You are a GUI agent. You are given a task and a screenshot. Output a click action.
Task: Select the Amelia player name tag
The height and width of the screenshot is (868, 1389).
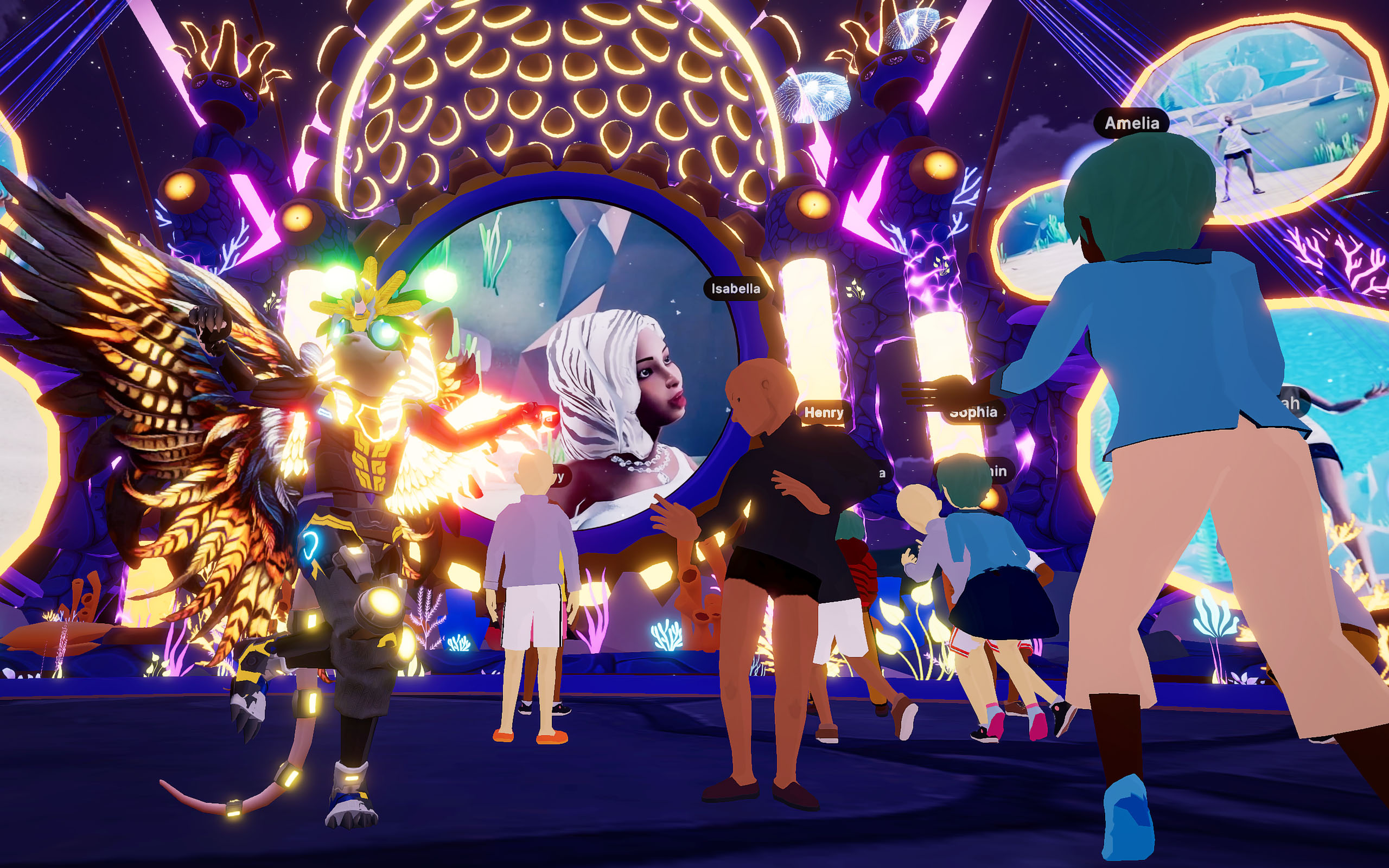(x=1131, y=123)
